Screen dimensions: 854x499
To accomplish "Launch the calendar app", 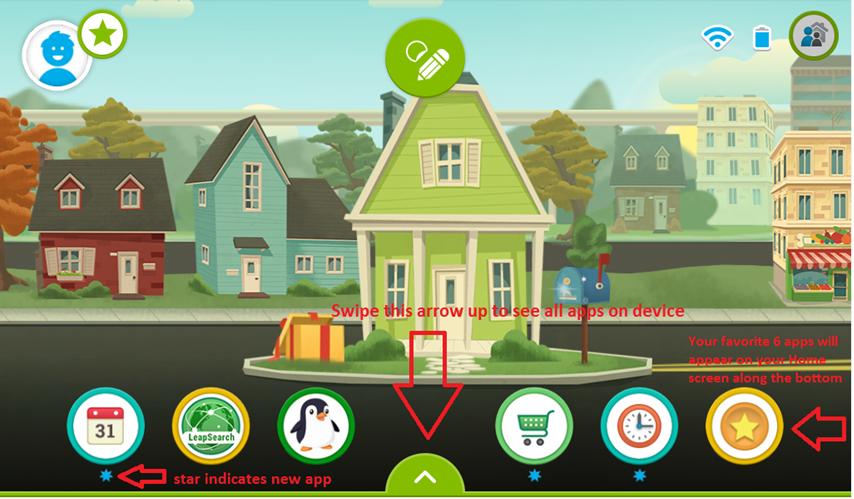I will pyautogui.click(x=105, y=426).
